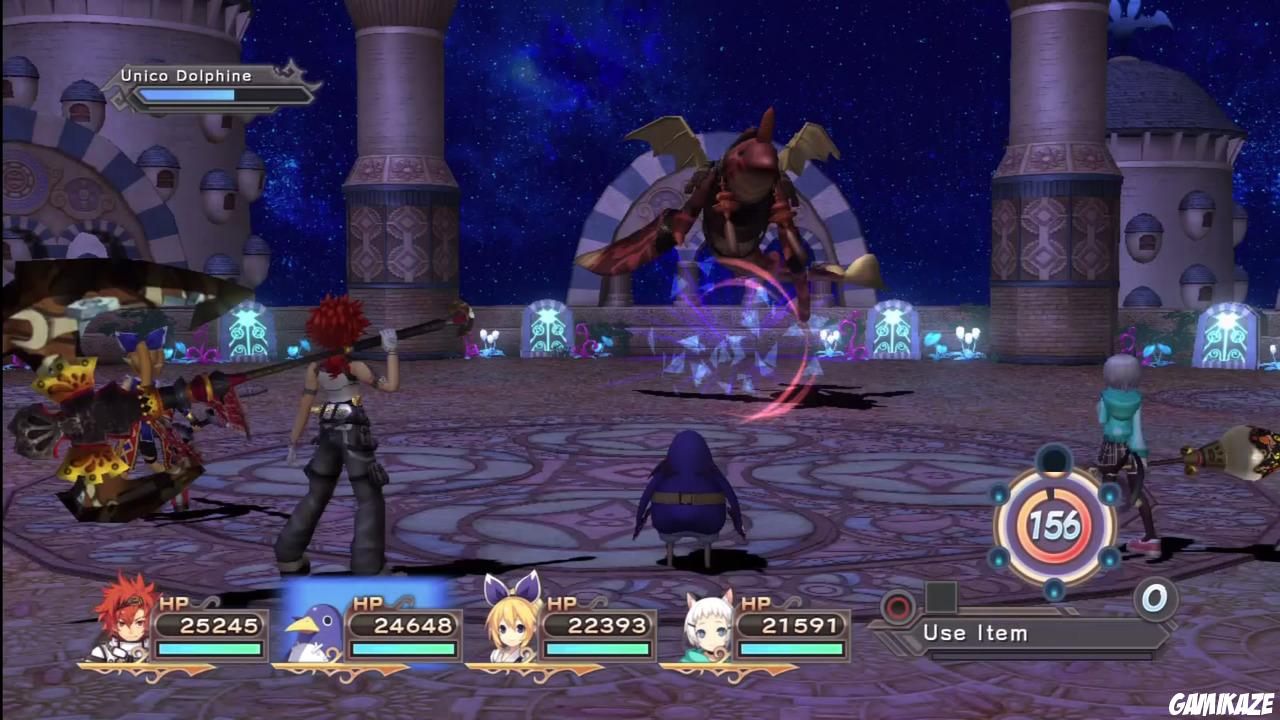Select the white-haired cat-eared girl portrait
This screenshot has height=720, width=1280.
click(x=705, y=625)
